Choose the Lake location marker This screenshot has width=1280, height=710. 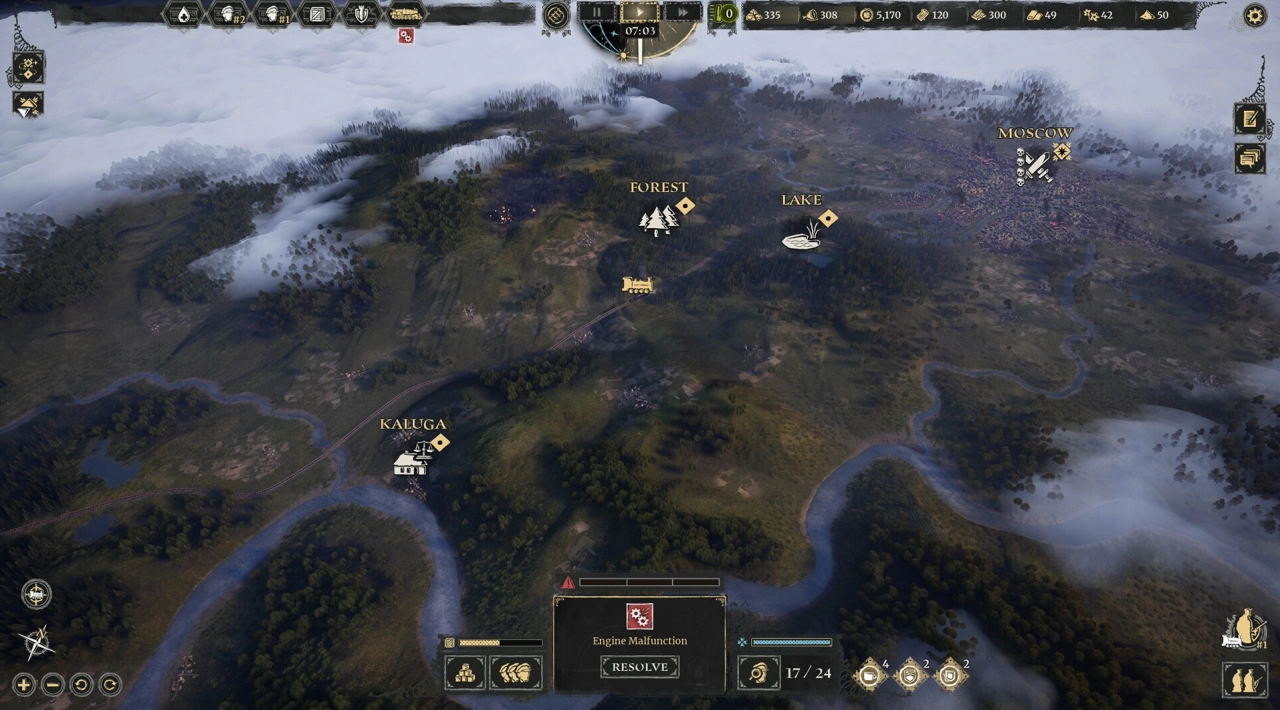(x=802, y=234)
